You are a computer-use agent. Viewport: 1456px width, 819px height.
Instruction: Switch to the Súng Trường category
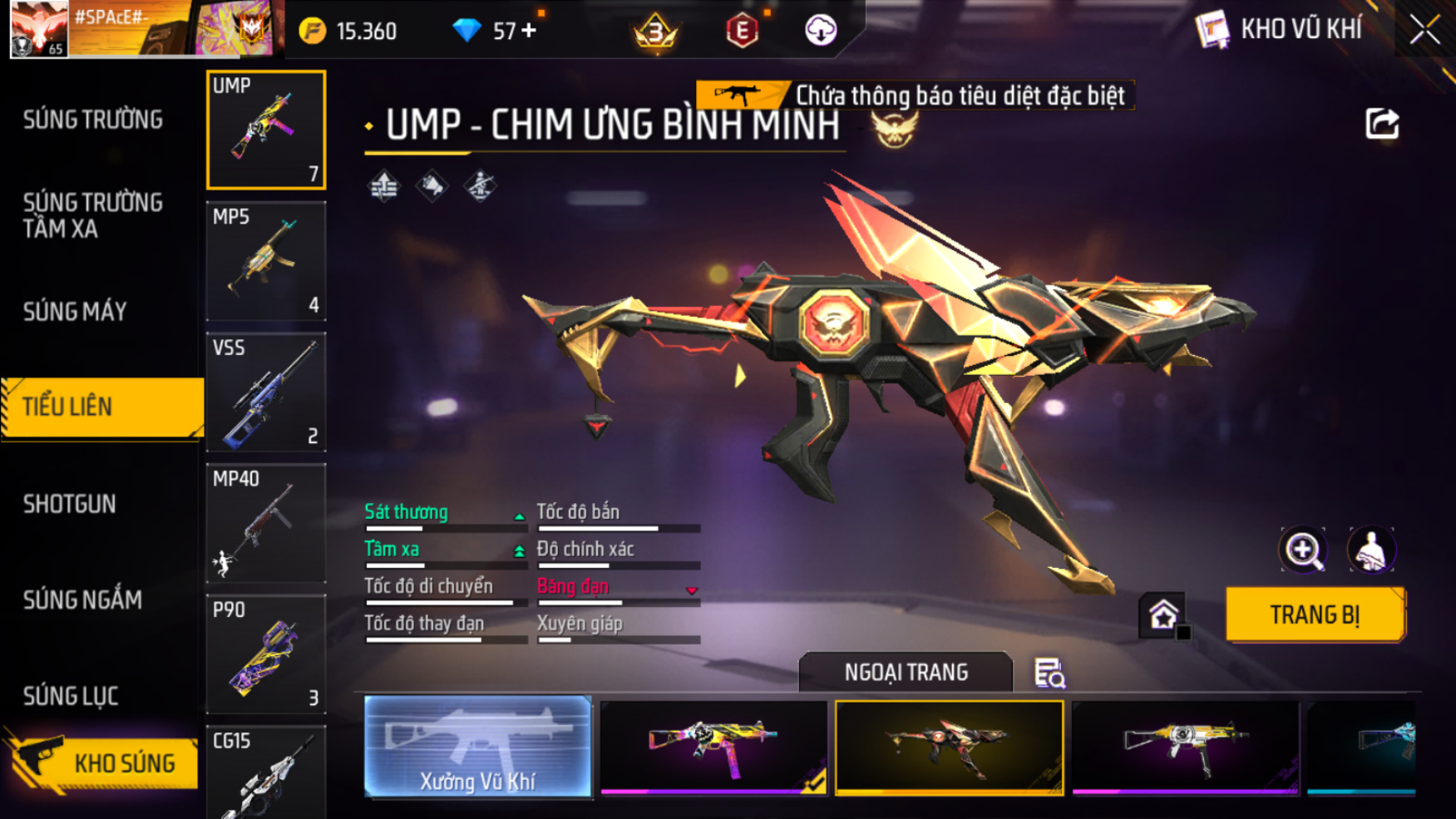click(x=93, y=120)
